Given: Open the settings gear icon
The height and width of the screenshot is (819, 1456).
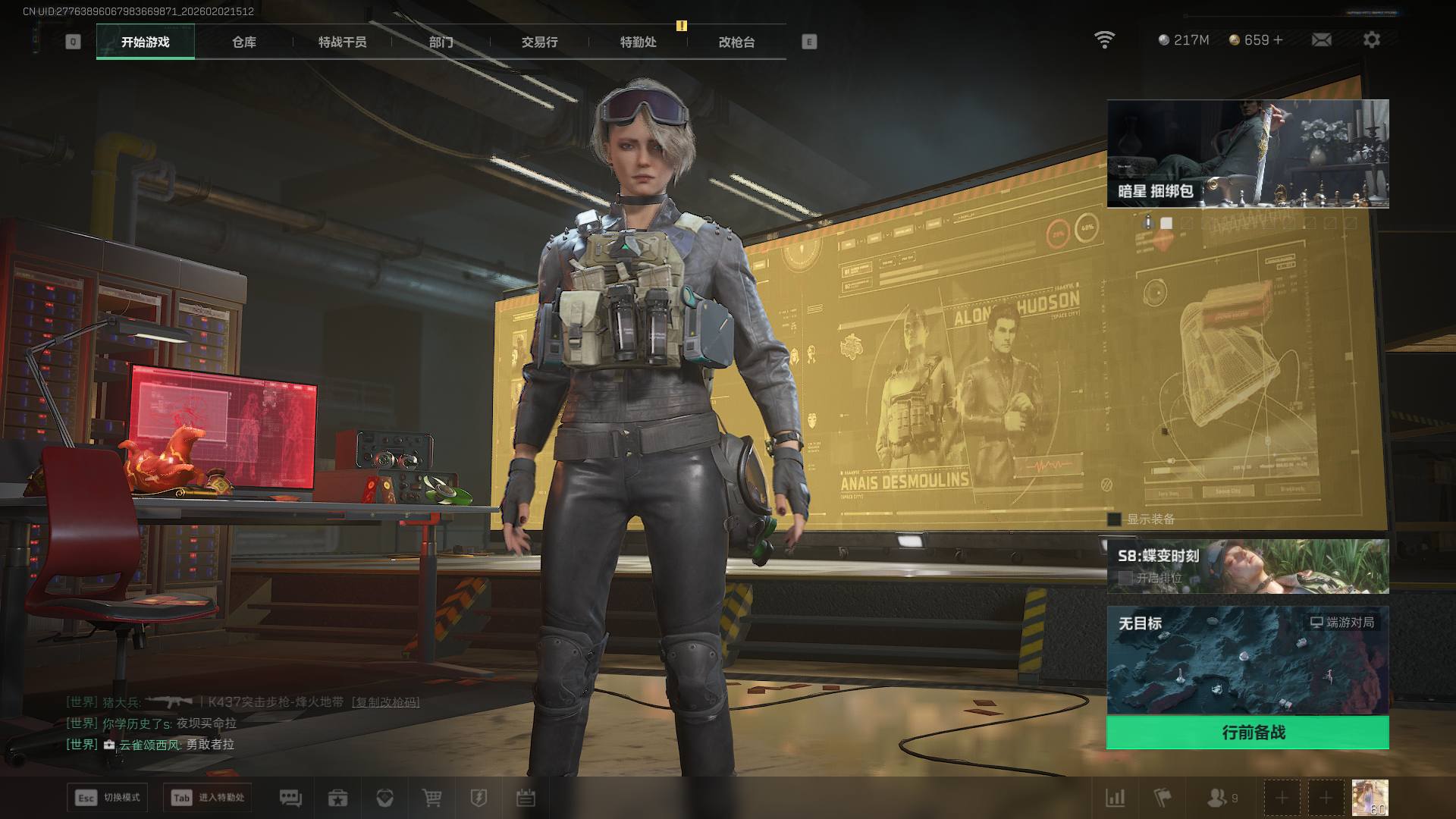Looking at the screenshot, I should pyautogui.click(x=1371, y=40).
